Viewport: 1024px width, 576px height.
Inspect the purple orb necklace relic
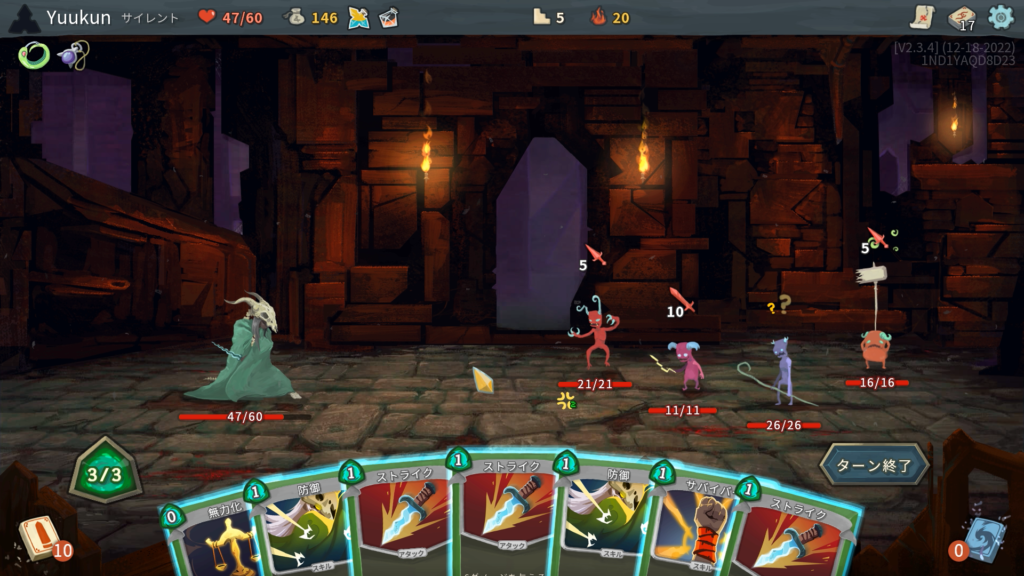(x=73, y=54)
